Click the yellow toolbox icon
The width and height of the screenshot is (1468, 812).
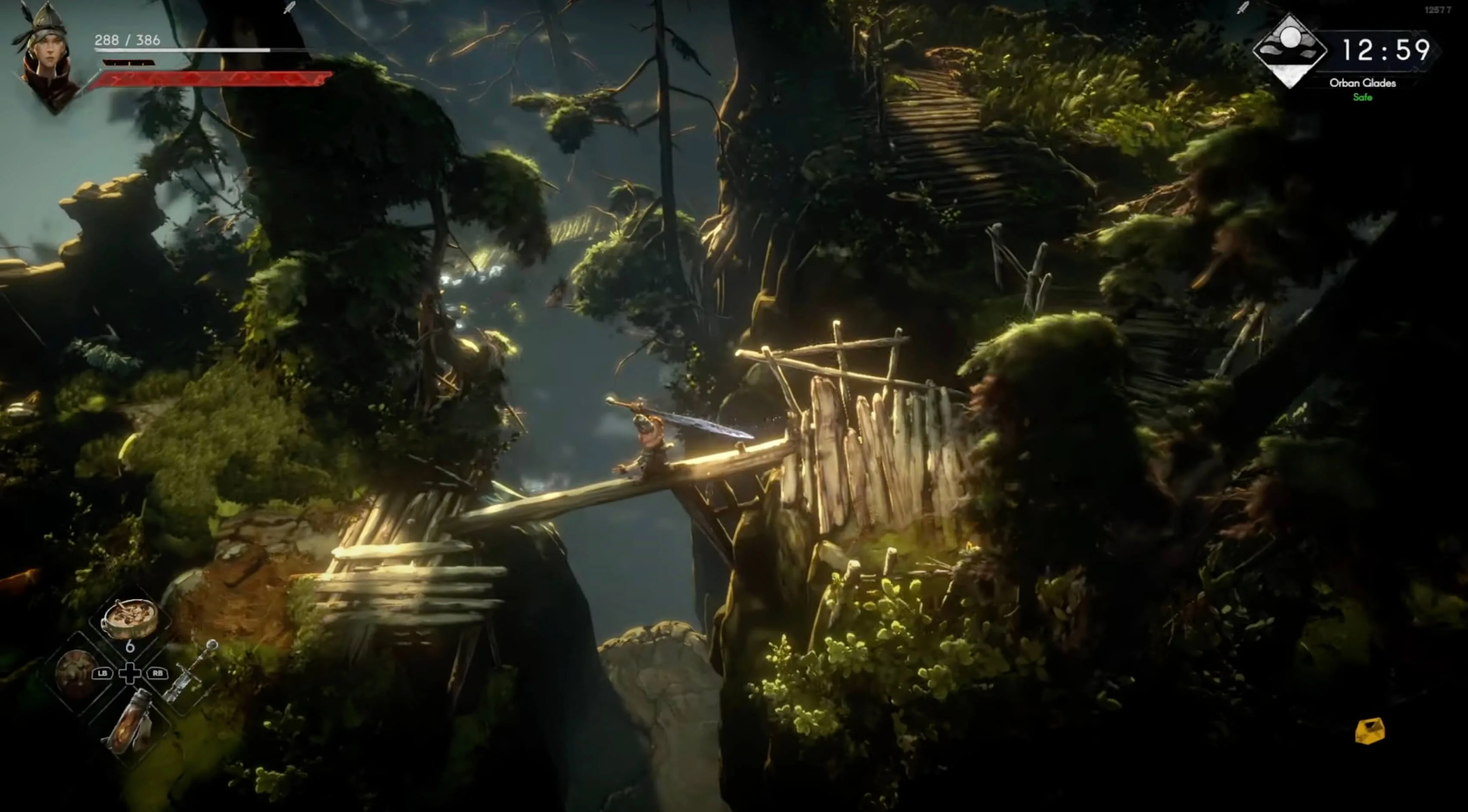point(1369,731)
